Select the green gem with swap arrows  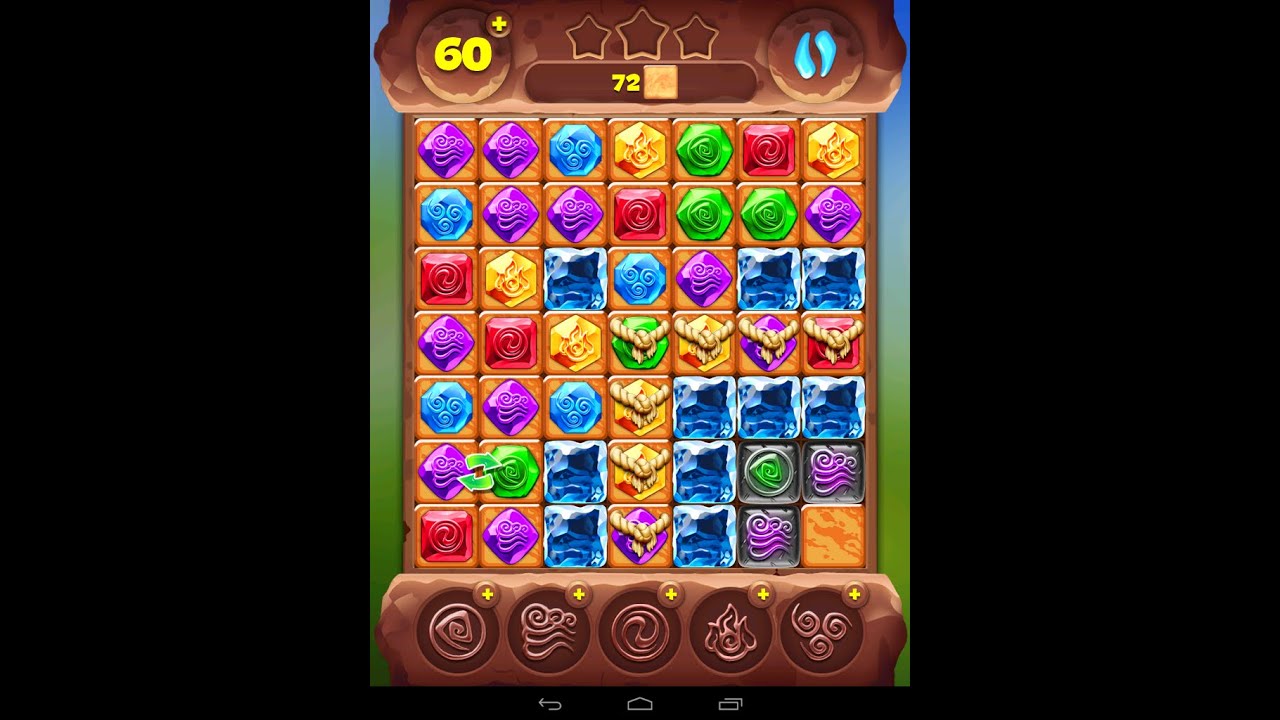tap(511, 472)
